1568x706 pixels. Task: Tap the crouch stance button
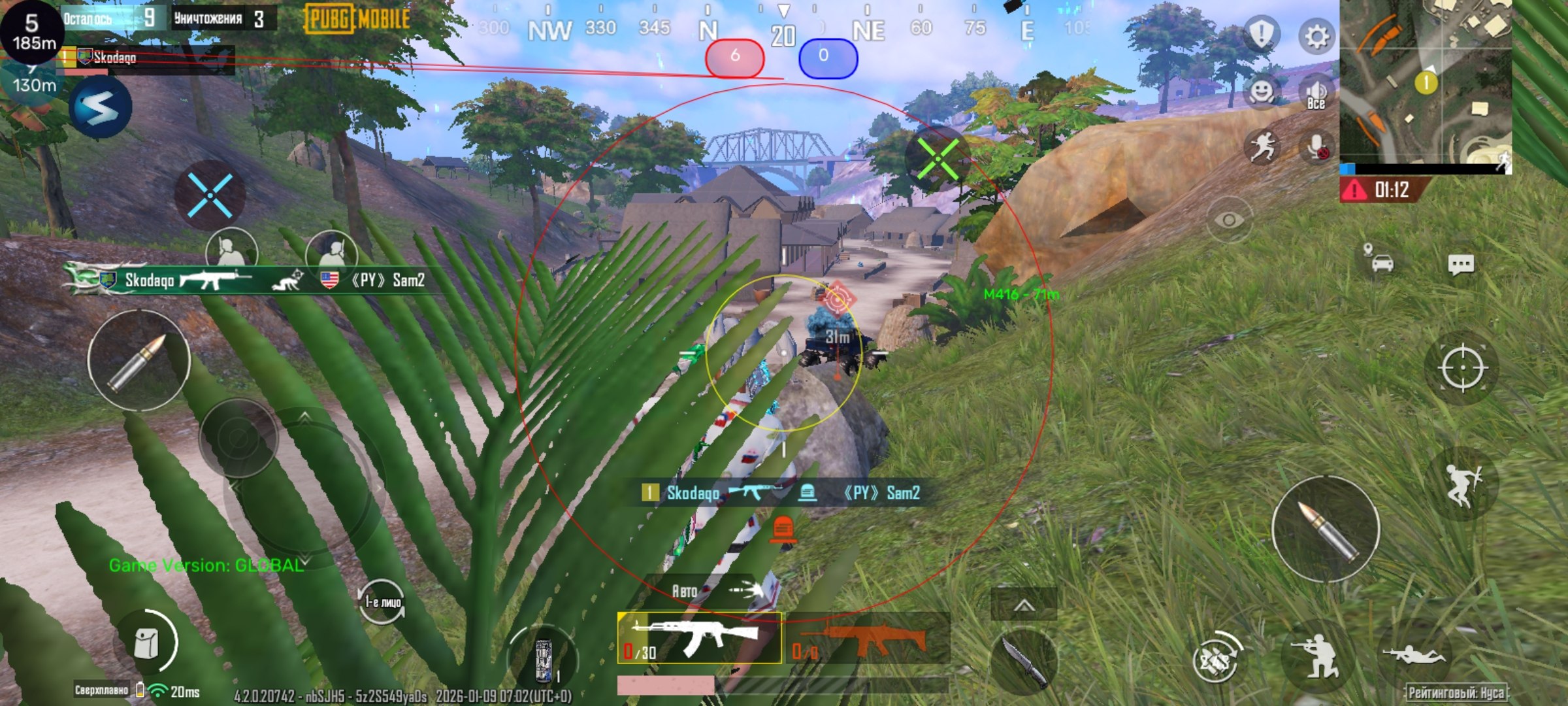click(x=1315, y=657)
